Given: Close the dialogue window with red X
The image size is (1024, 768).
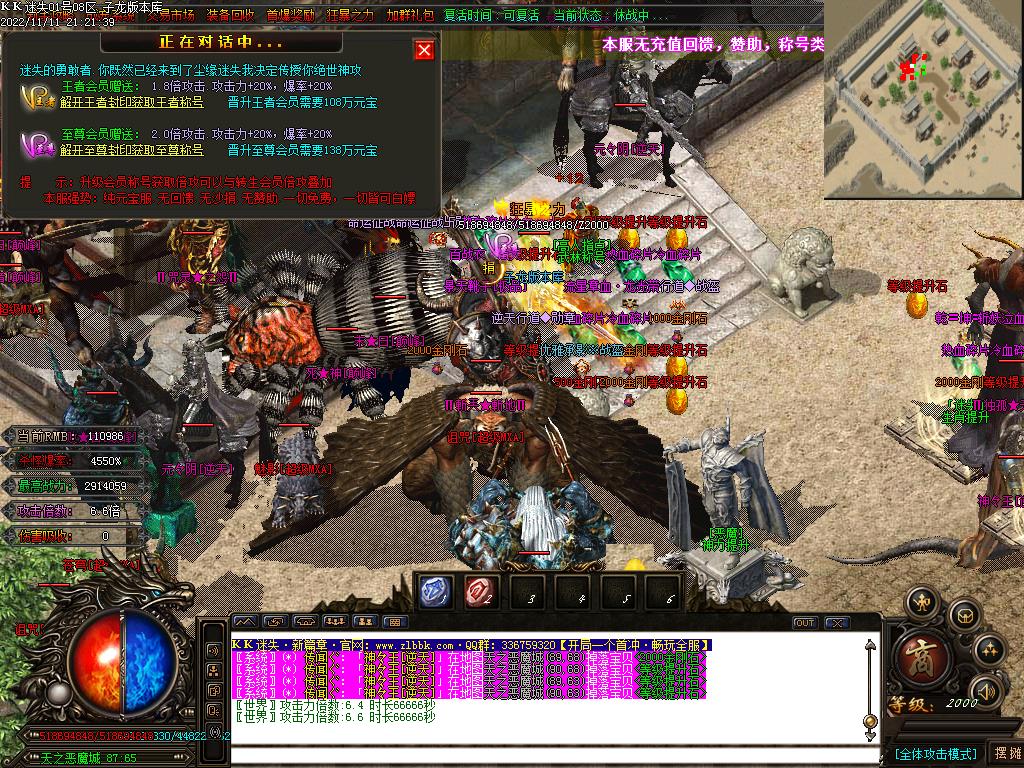Looking at the screenshot, I should click(x=424, y=50).
